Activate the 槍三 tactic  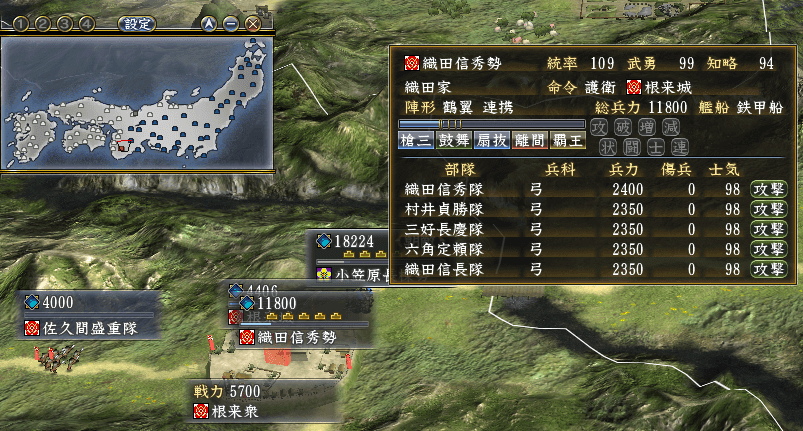click(415, 142)
